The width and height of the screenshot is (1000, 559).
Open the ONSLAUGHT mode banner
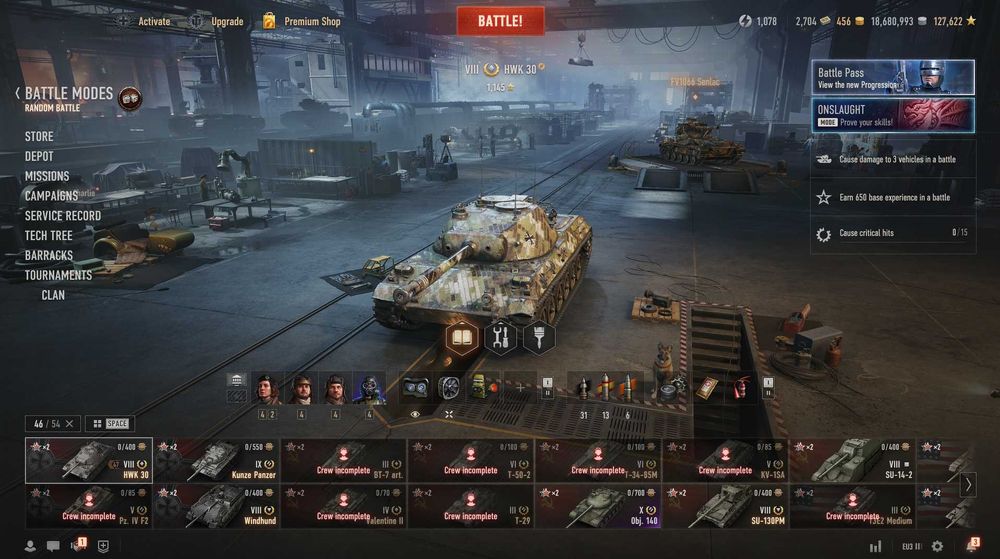[x=892, y=115]
